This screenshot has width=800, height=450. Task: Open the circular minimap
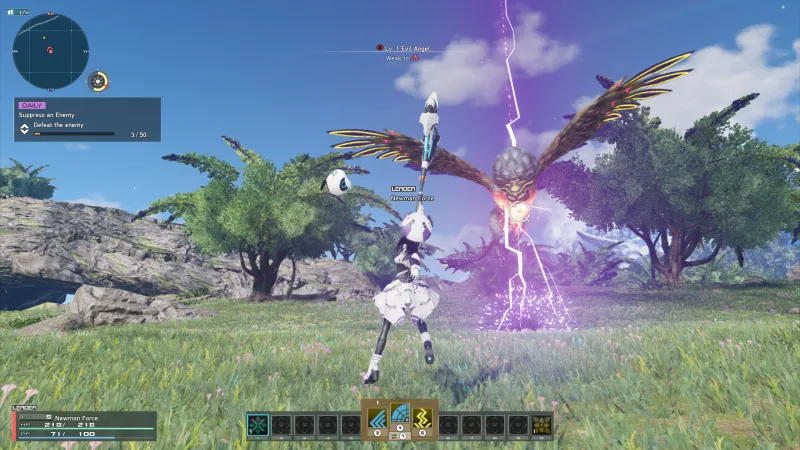pos(51,51)
